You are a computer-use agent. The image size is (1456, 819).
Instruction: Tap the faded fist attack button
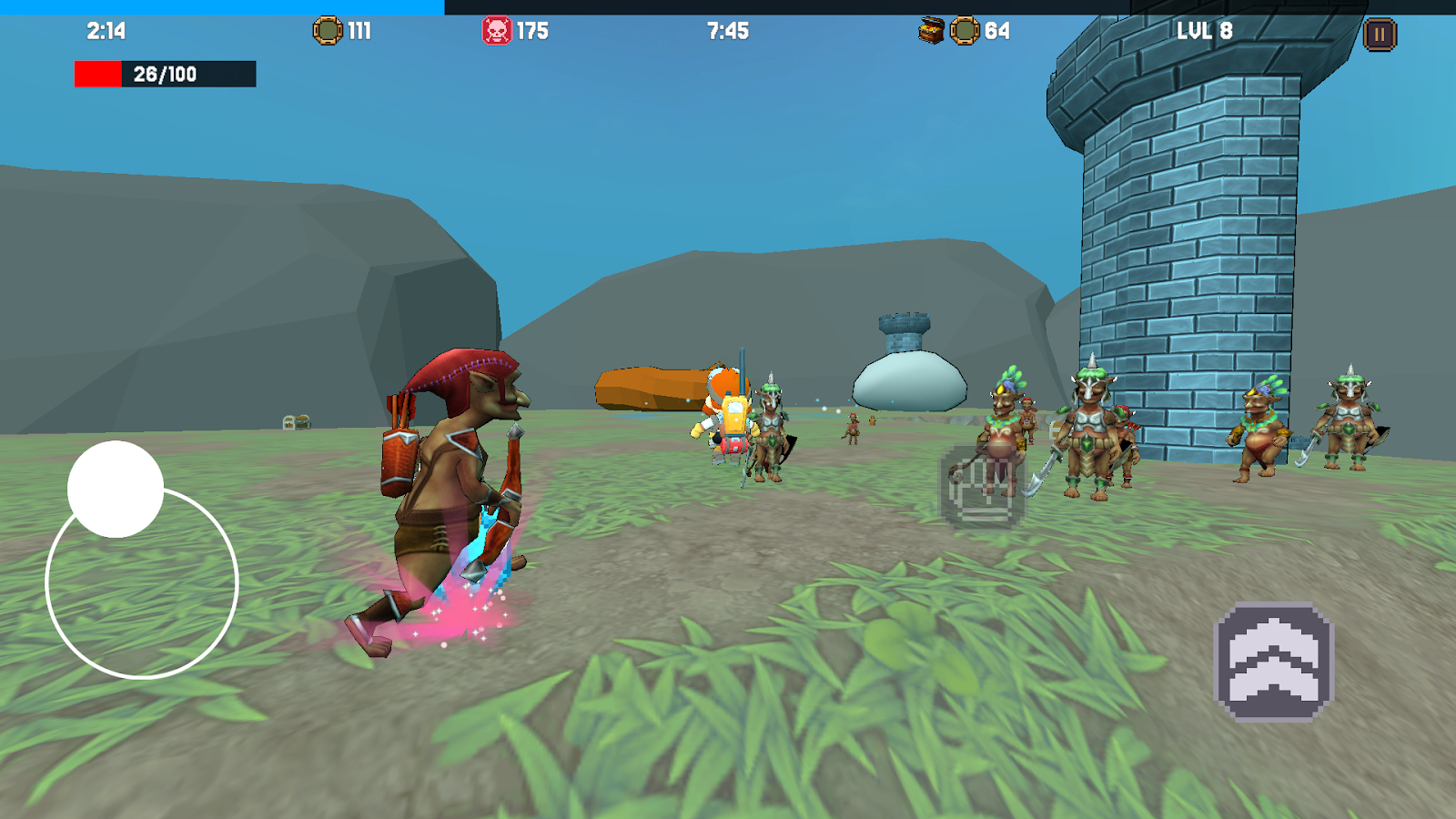pyautogui.click(x=981, y=489)
